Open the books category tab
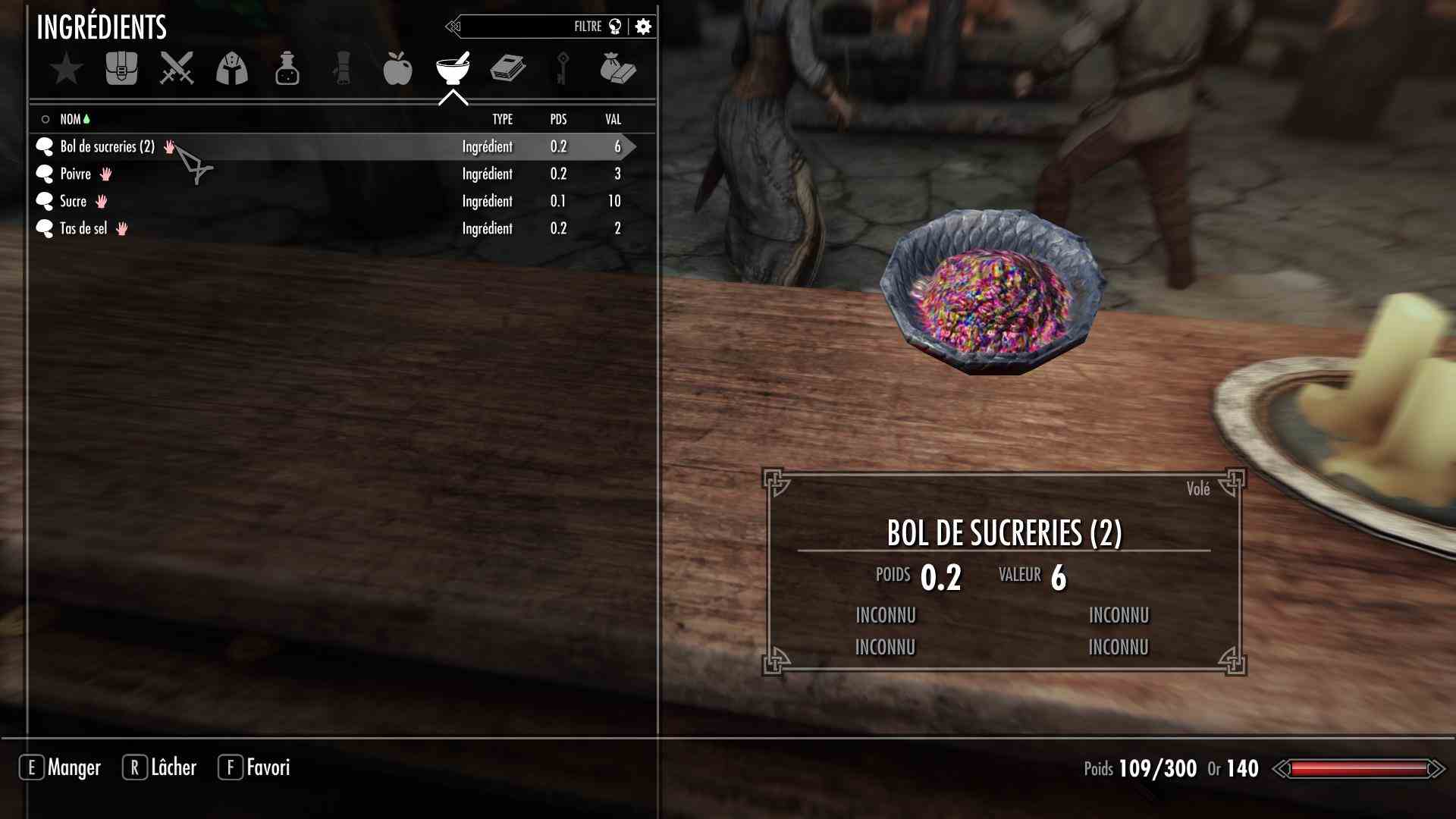The image size is (1456, 819). 507,69
